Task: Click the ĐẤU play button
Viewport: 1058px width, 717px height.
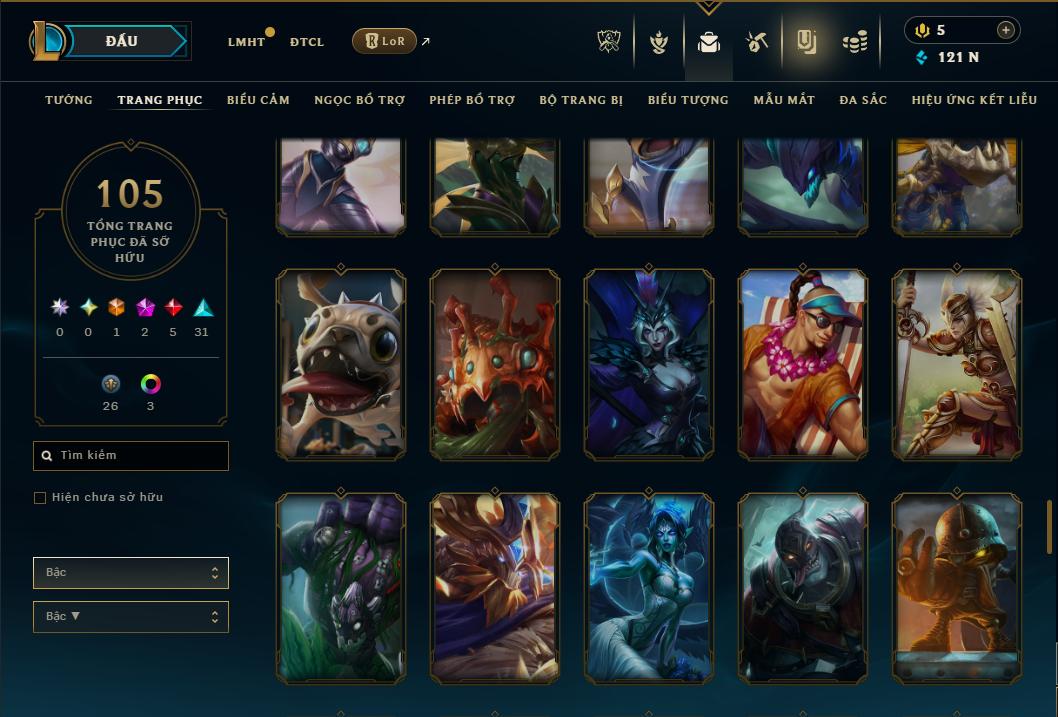Action: (x=121, y=41)
